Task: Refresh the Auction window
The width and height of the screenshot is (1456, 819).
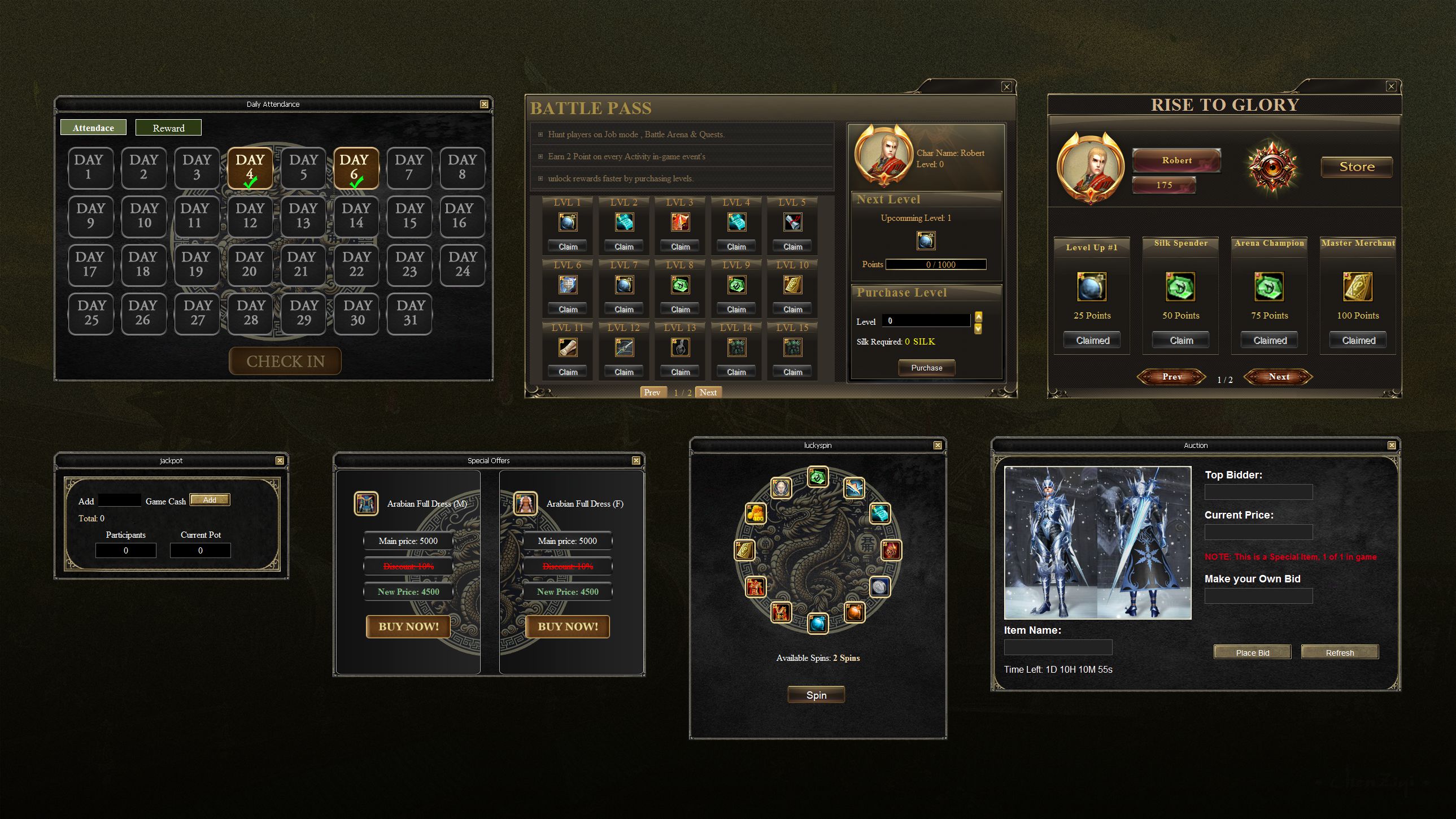Action: tap(1340, 653)
